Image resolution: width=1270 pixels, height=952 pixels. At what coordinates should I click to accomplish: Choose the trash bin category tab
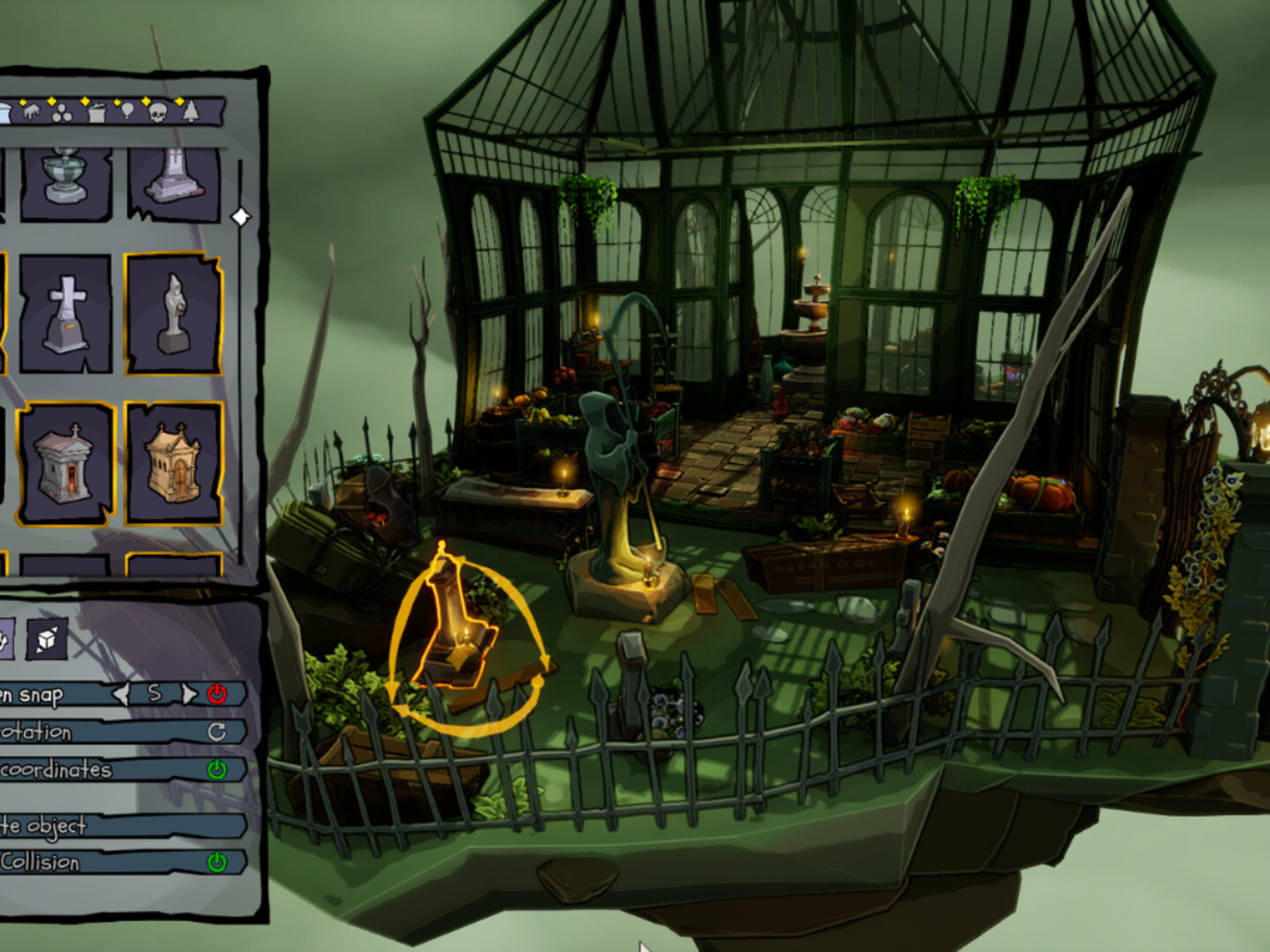[97, 112]
